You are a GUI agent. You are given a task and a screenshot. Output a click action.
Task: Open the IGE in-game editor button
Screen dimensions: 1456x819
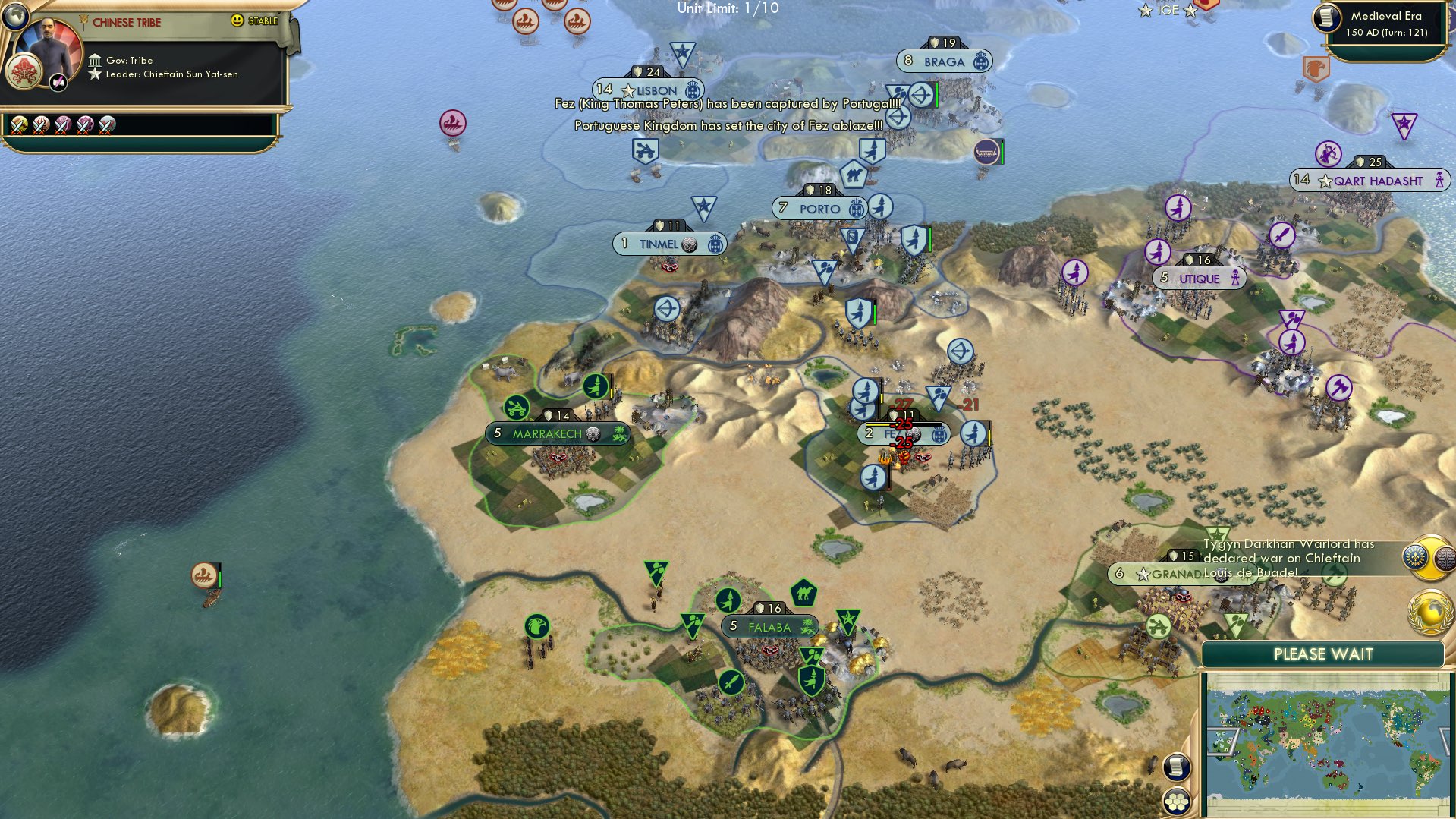[1168, 10]
